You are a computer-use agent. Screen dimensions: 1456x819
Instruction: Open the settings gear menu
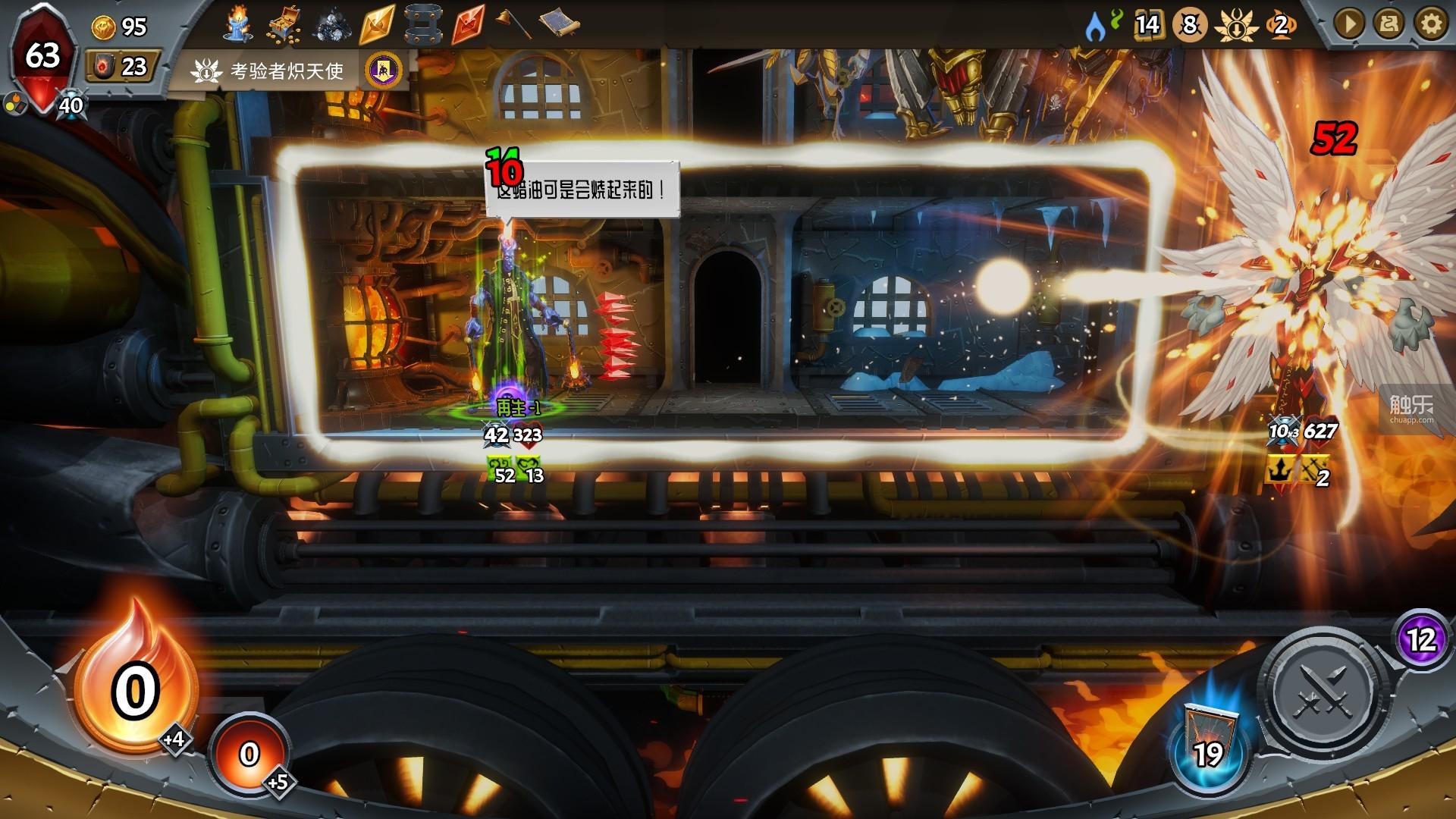(x=1431, y=25)
